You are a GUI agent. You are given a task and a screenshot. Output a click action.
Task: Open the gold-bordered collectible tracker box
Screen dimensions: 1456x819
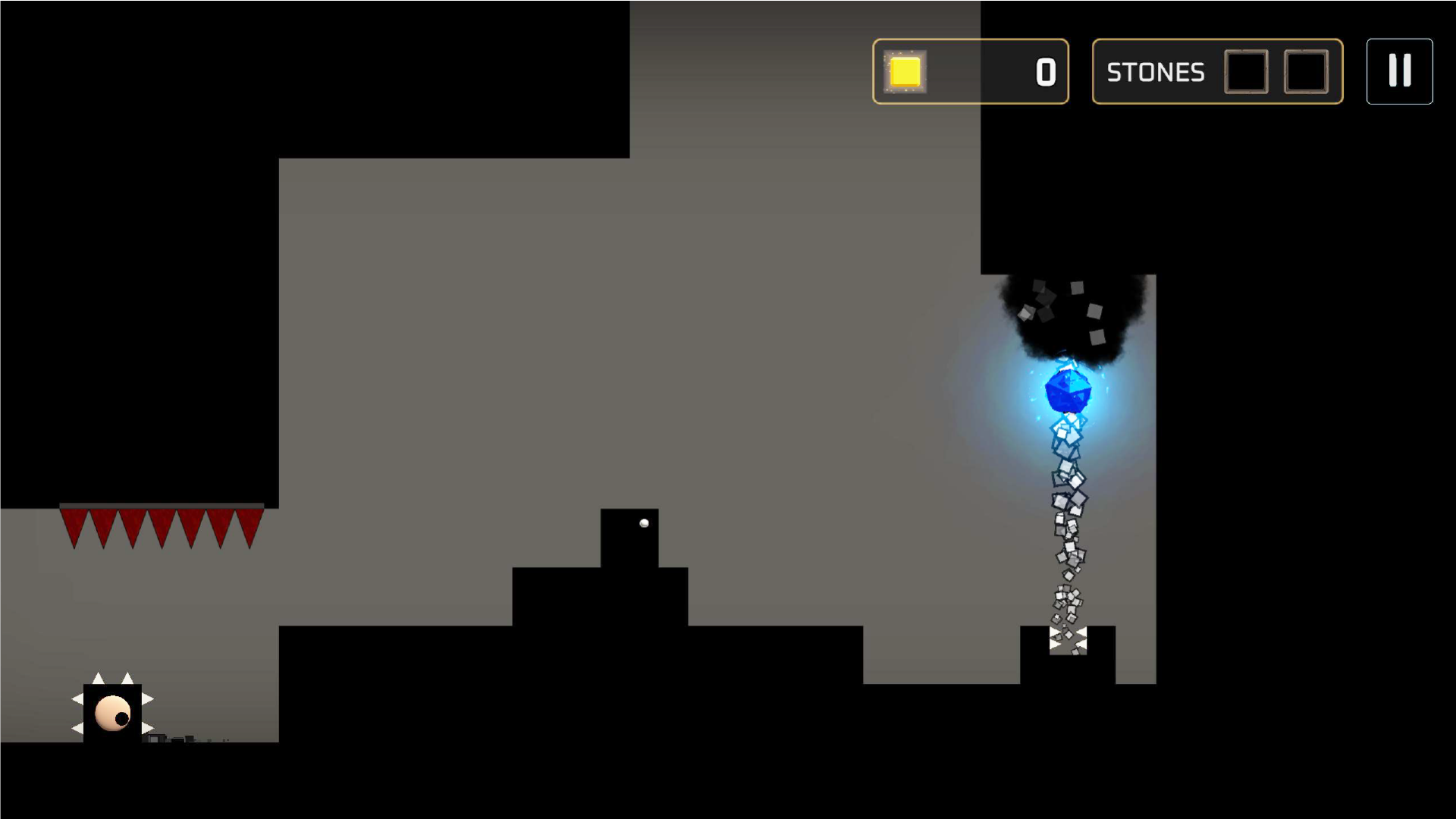tap(971, 72)
